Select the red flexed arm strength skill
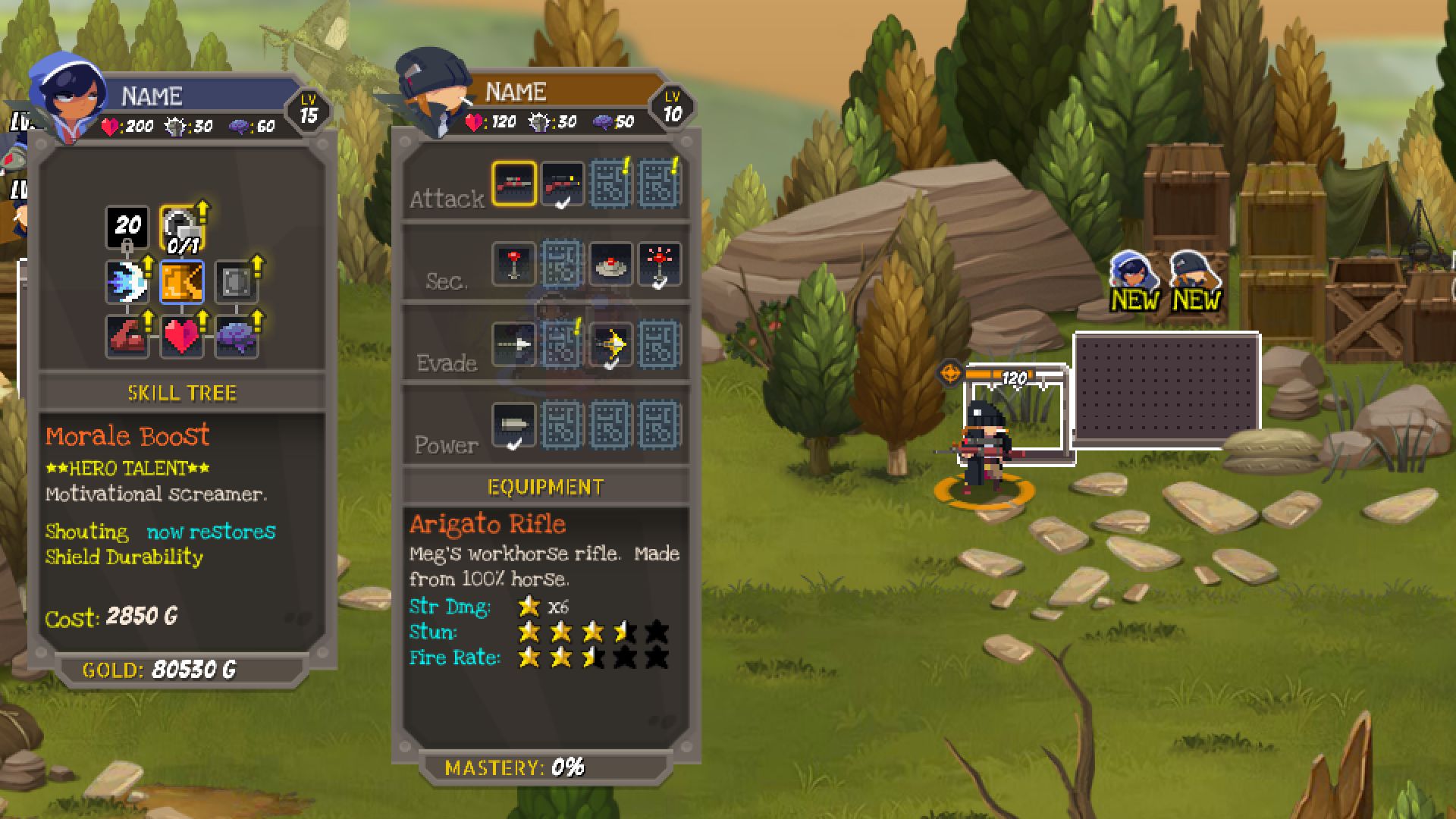Image resolution: width=1456 pixels, height=819 pixels. click(127, 336)
